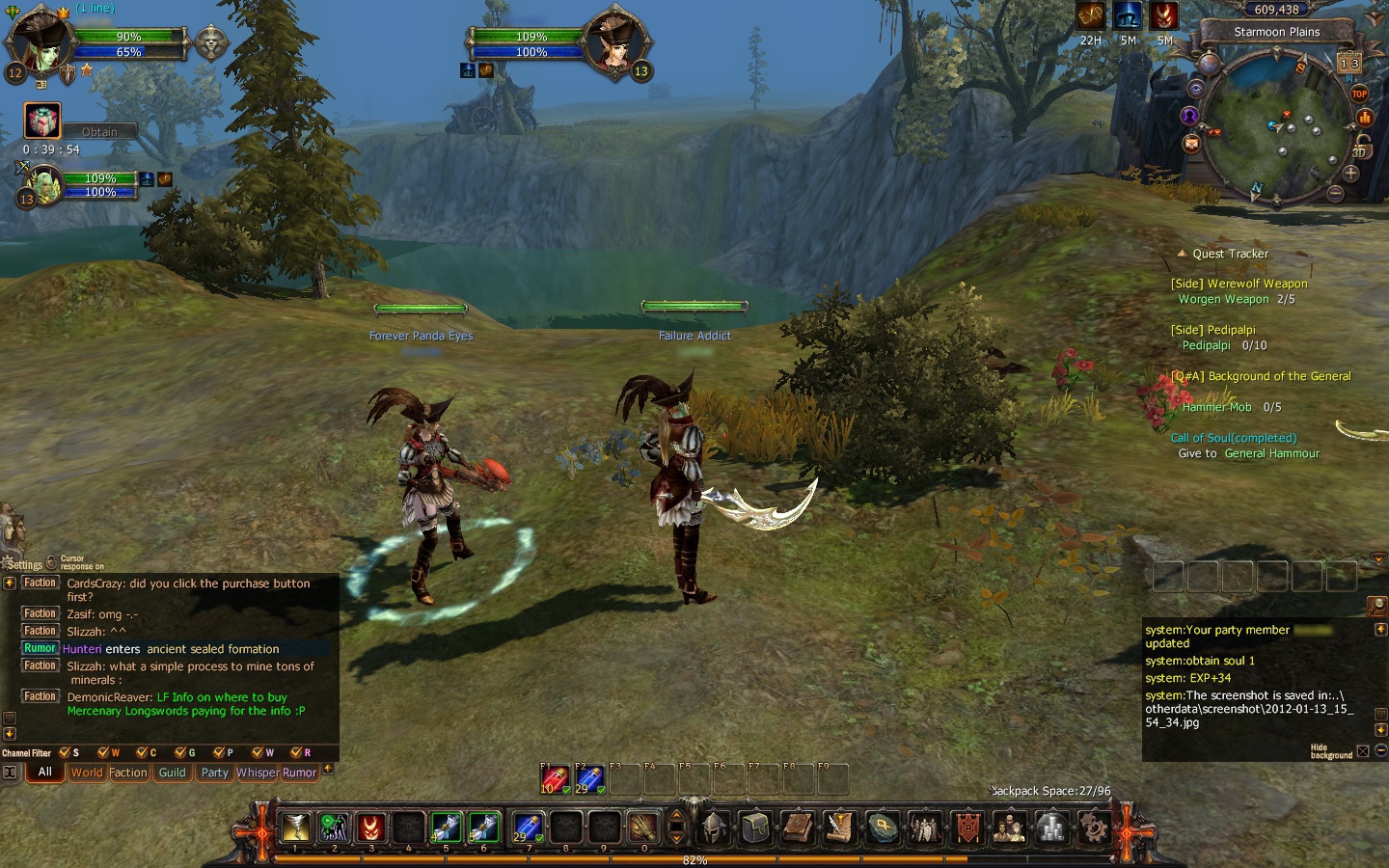Screen dimensions: 1389x868
Task: Open the Guild chat tab
Action: coord(172,773)
